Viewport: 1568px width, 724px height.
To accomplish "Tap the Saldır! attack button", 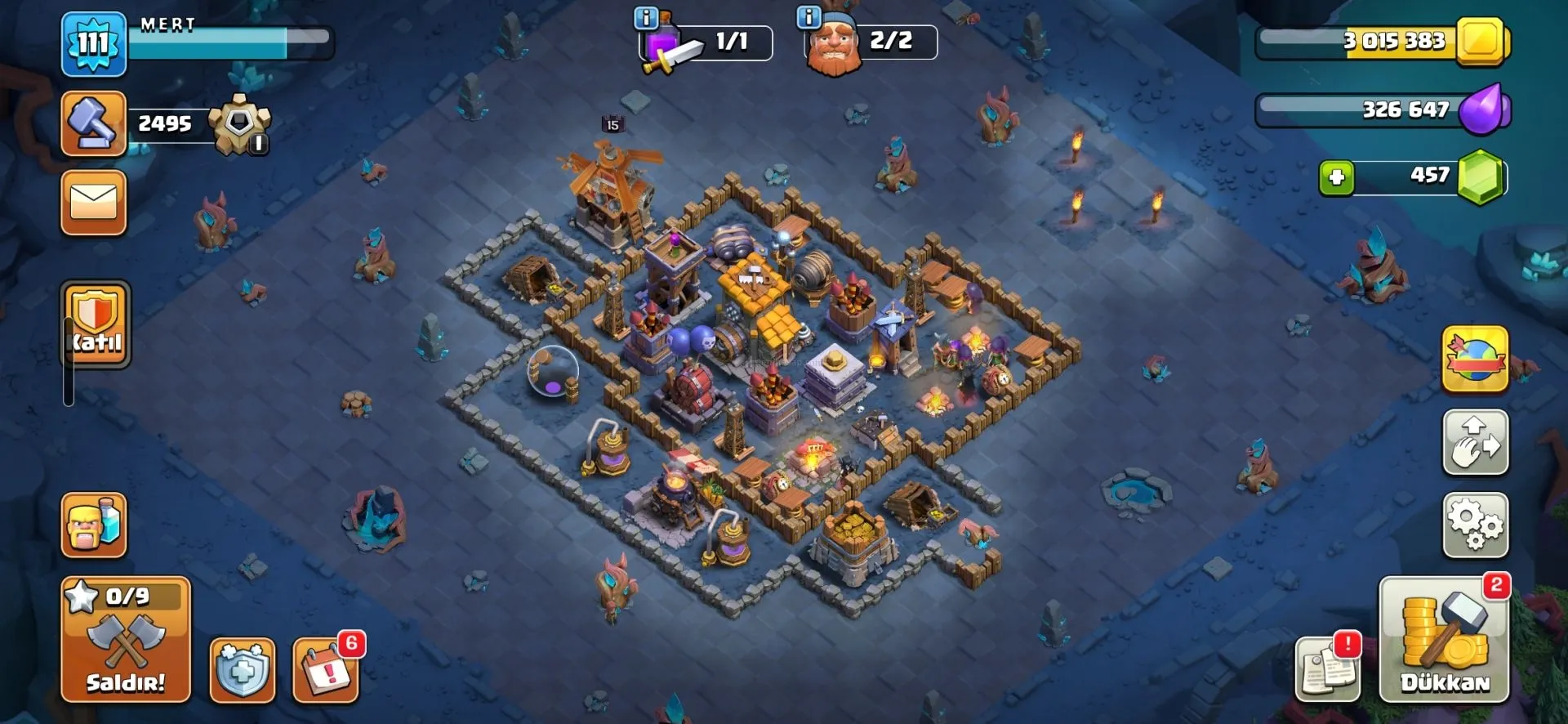I will [126, 640].
